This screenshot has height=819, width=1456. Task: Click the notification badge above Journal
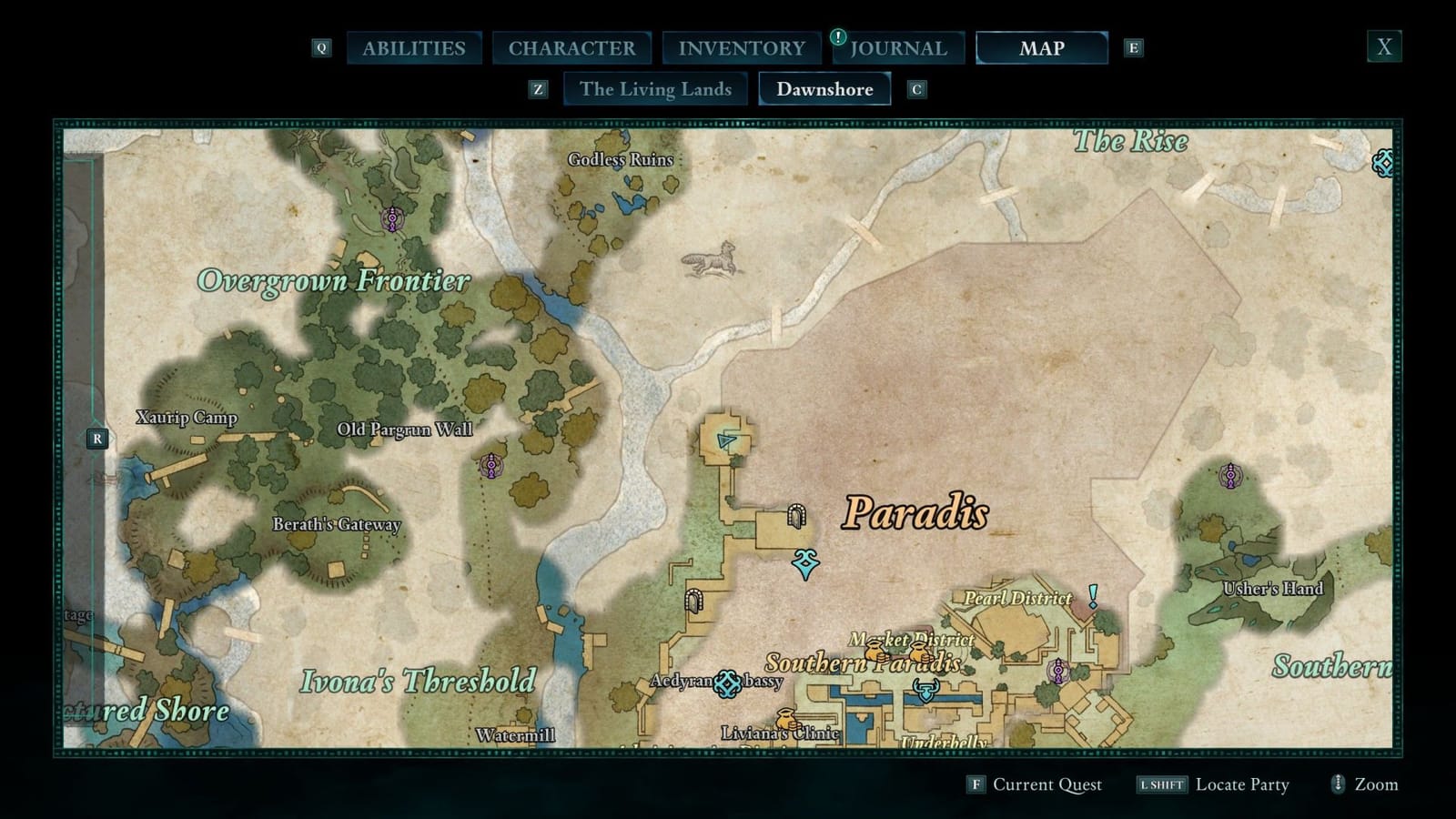836,39
